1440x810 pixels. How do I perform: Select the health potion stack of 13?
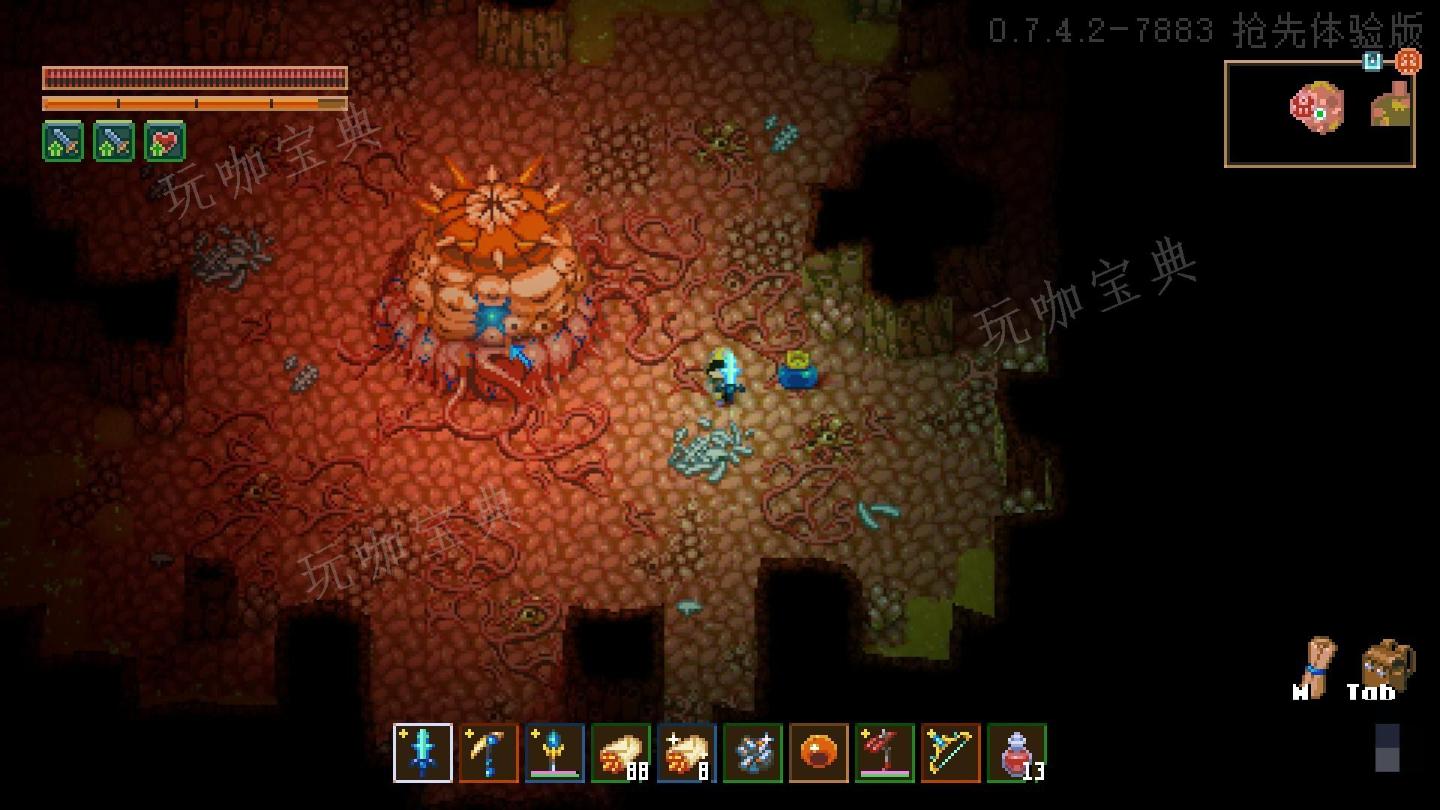pyautogui.click(x=1018, y=755)
